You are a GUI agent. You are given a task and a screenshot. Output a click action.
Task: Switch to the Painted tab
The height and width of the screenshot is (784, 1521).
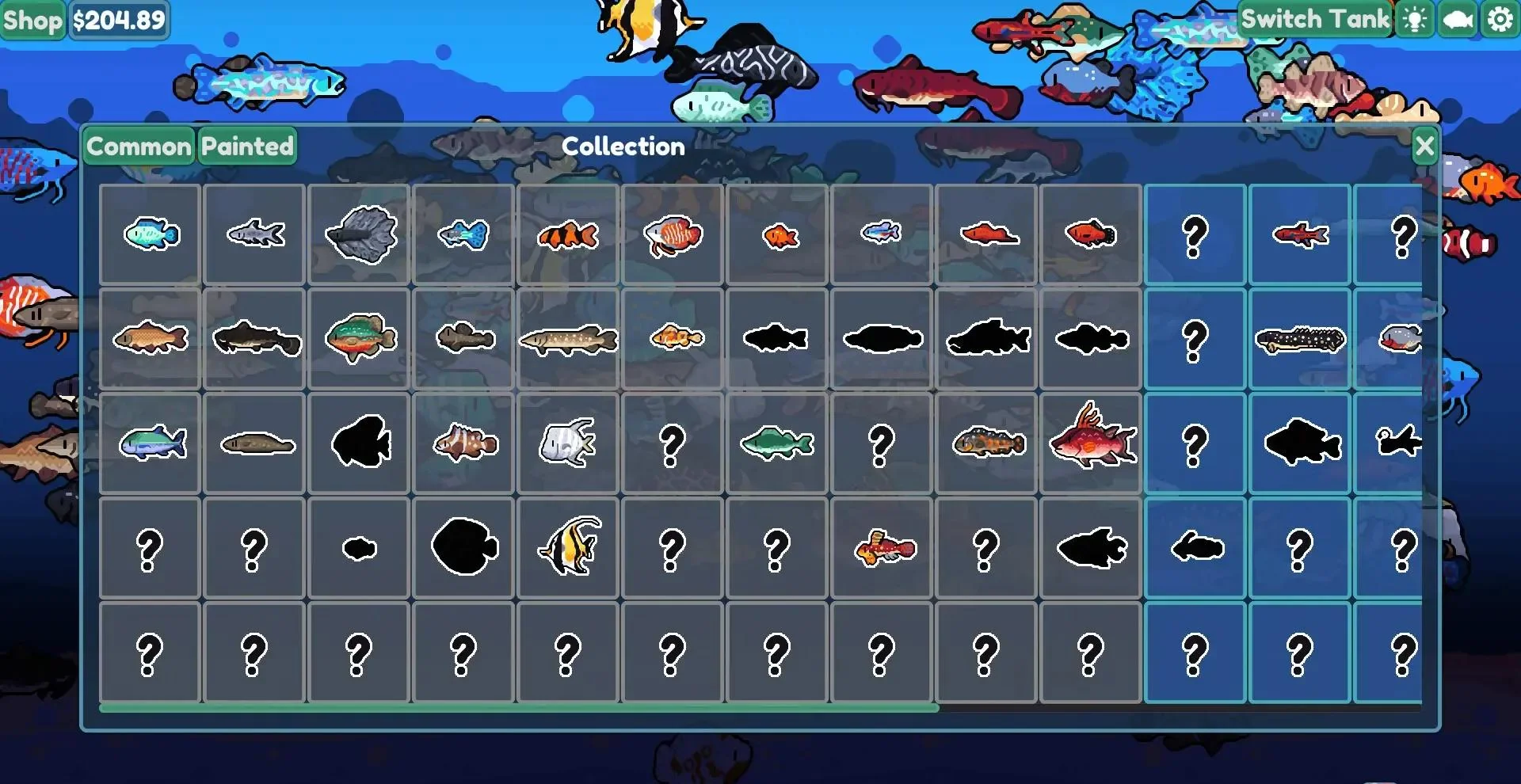tap(246, 146)
